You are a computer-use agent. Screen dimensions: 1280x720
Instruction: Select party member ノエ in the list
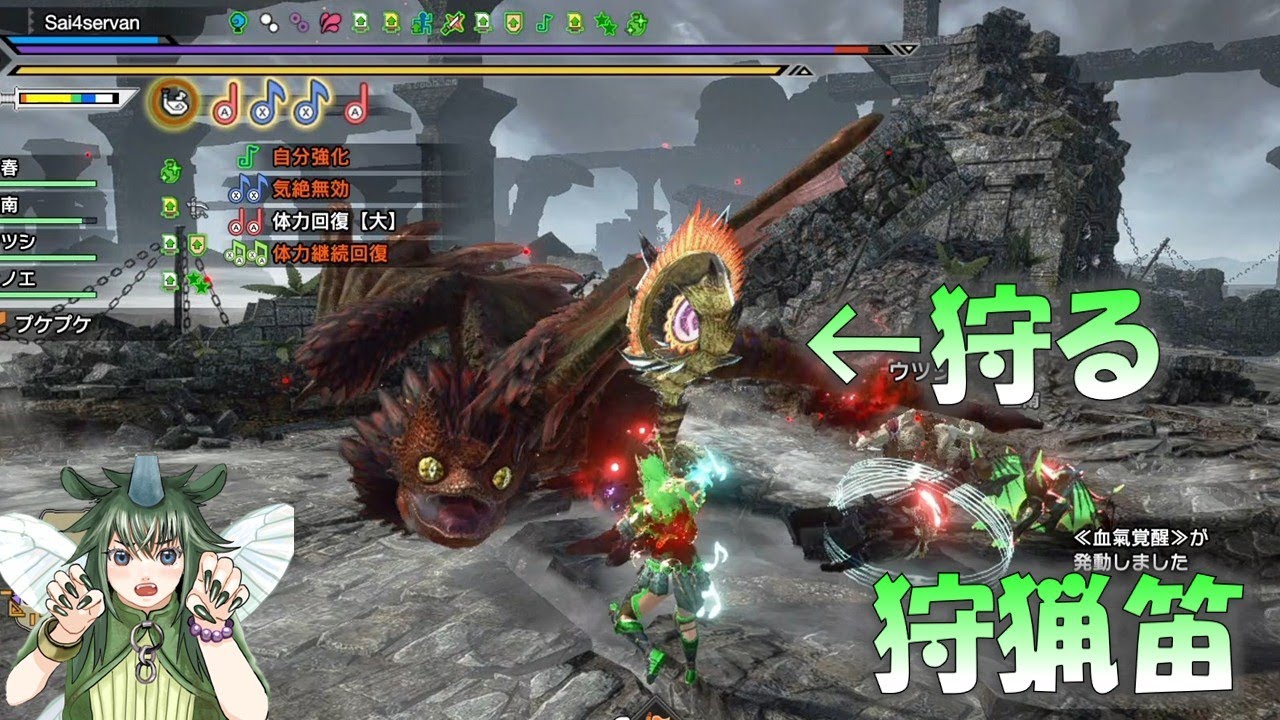coord(18,280)
